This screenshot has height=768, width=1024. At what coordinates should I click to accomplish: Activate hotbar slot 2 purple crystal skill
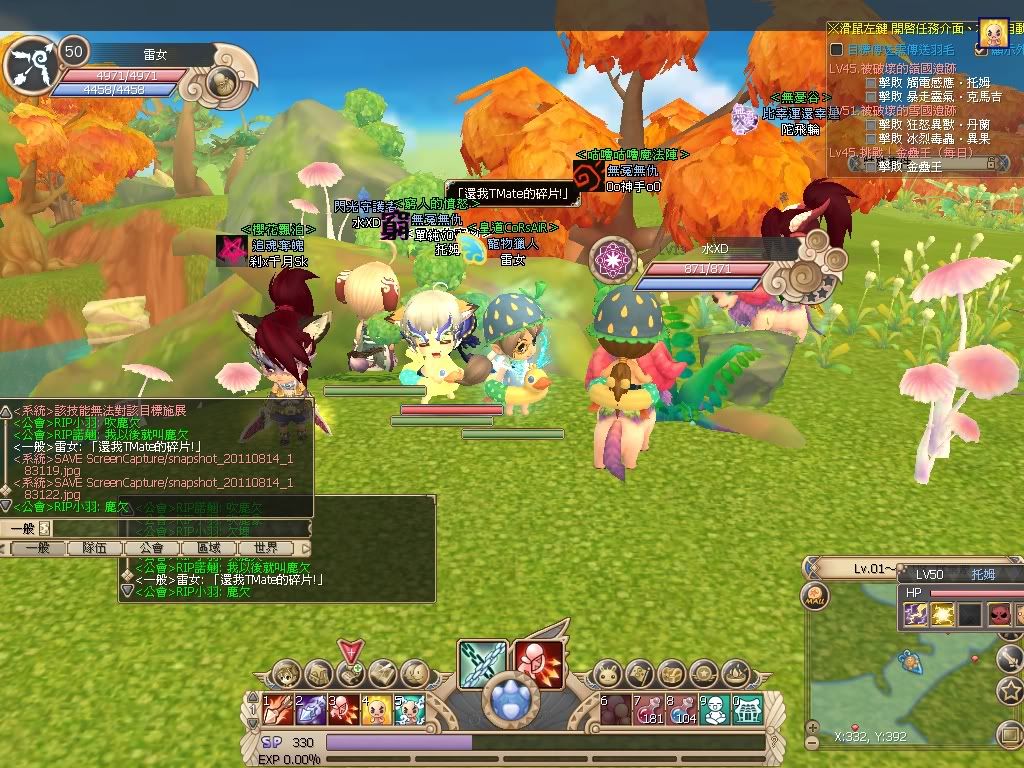(311, 709)
